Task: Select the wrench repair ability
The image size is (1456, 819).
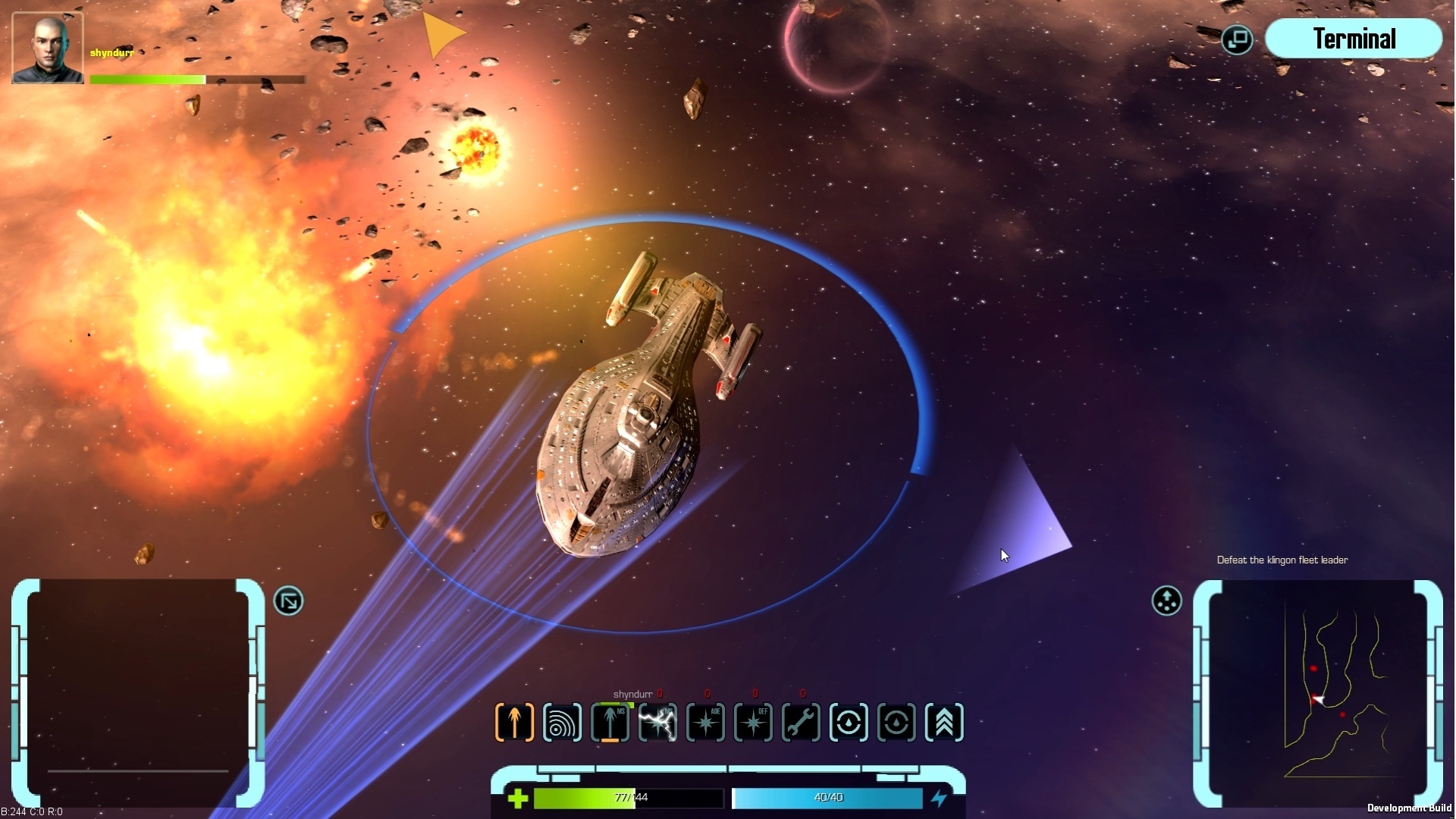Action: point(802,722)
